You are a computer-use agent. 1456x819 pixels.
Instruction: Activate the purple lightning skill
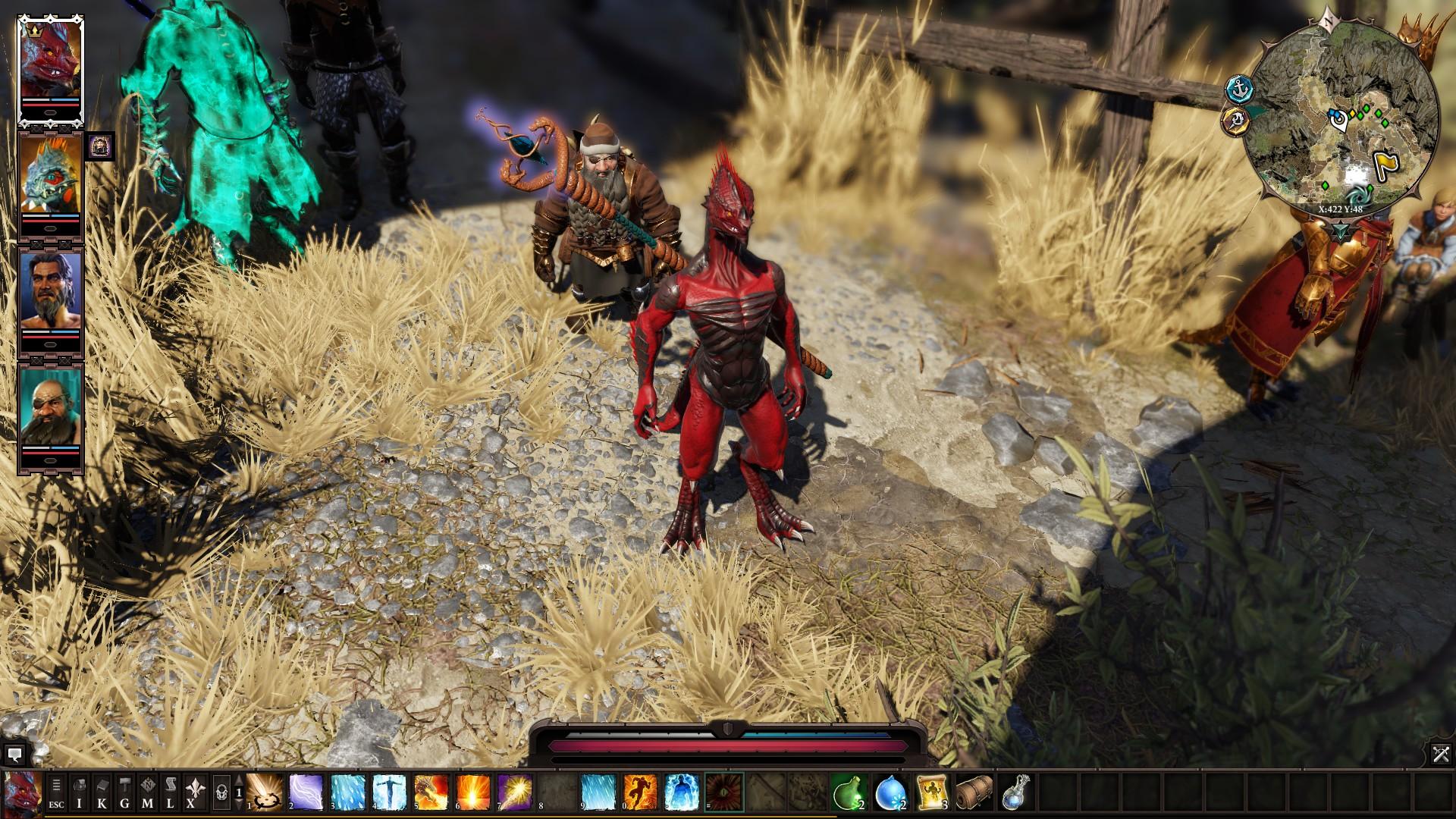(x=306, y=792)
